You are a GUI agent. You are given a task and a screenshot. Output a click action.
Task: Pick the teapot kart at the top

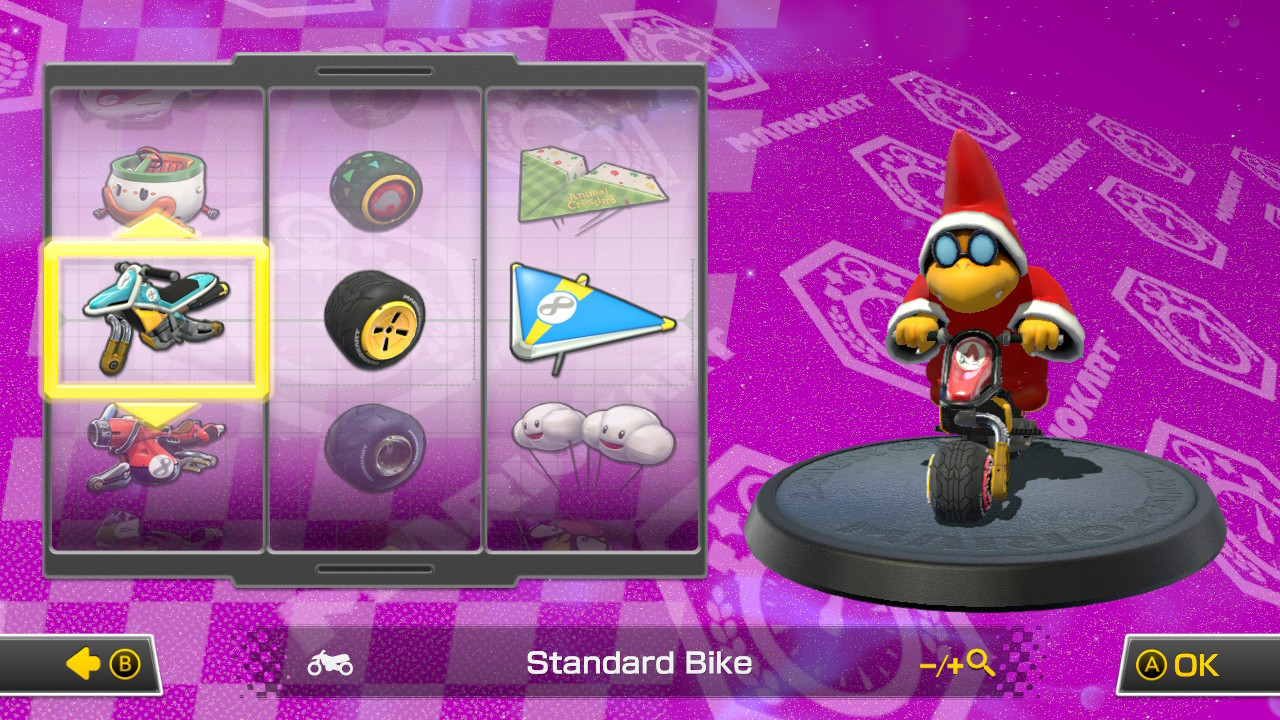(157, 185)
